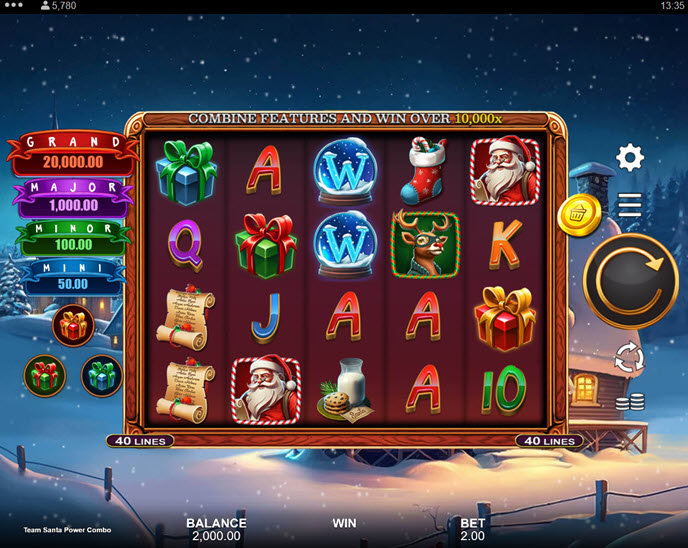The image size is (688, 548).
Task: Select the gold-ribbon red gift feature icon
Action: coord(73,325)
